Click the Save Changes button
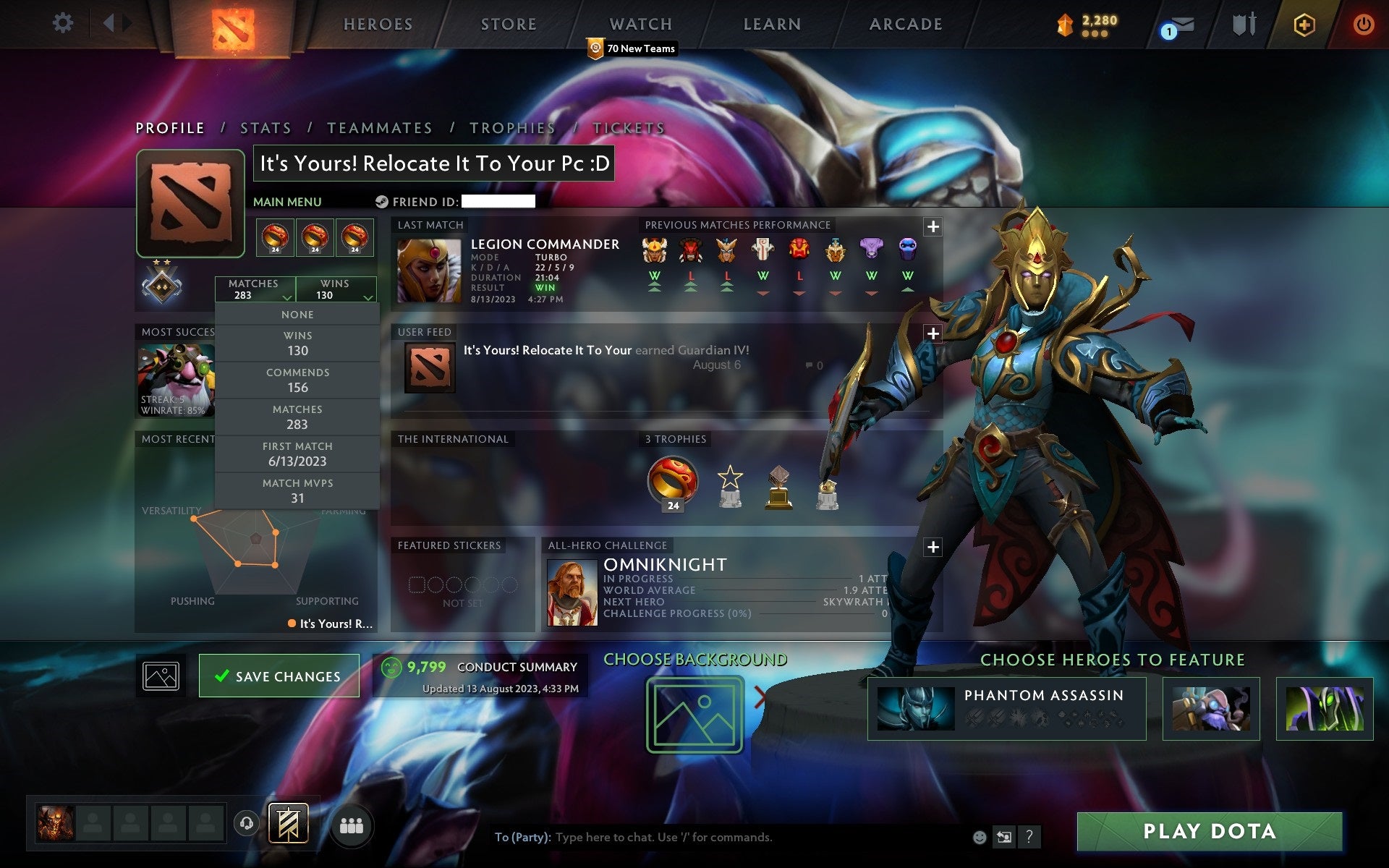The width and height of the screenshot is (1389, 868). point(279,676)
